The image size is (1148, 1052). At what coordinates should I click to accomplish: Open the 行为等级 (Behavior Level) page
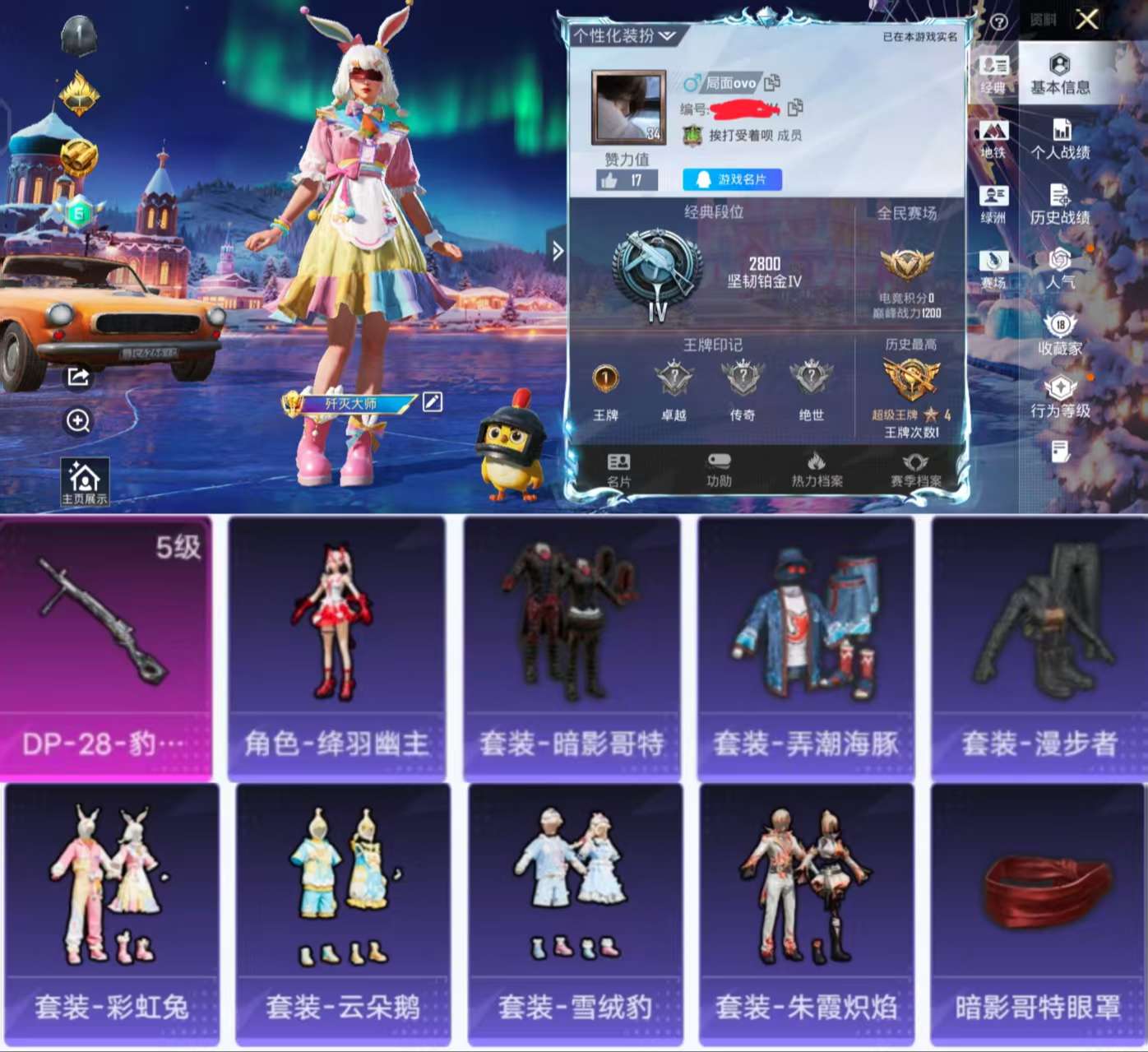1062,397
